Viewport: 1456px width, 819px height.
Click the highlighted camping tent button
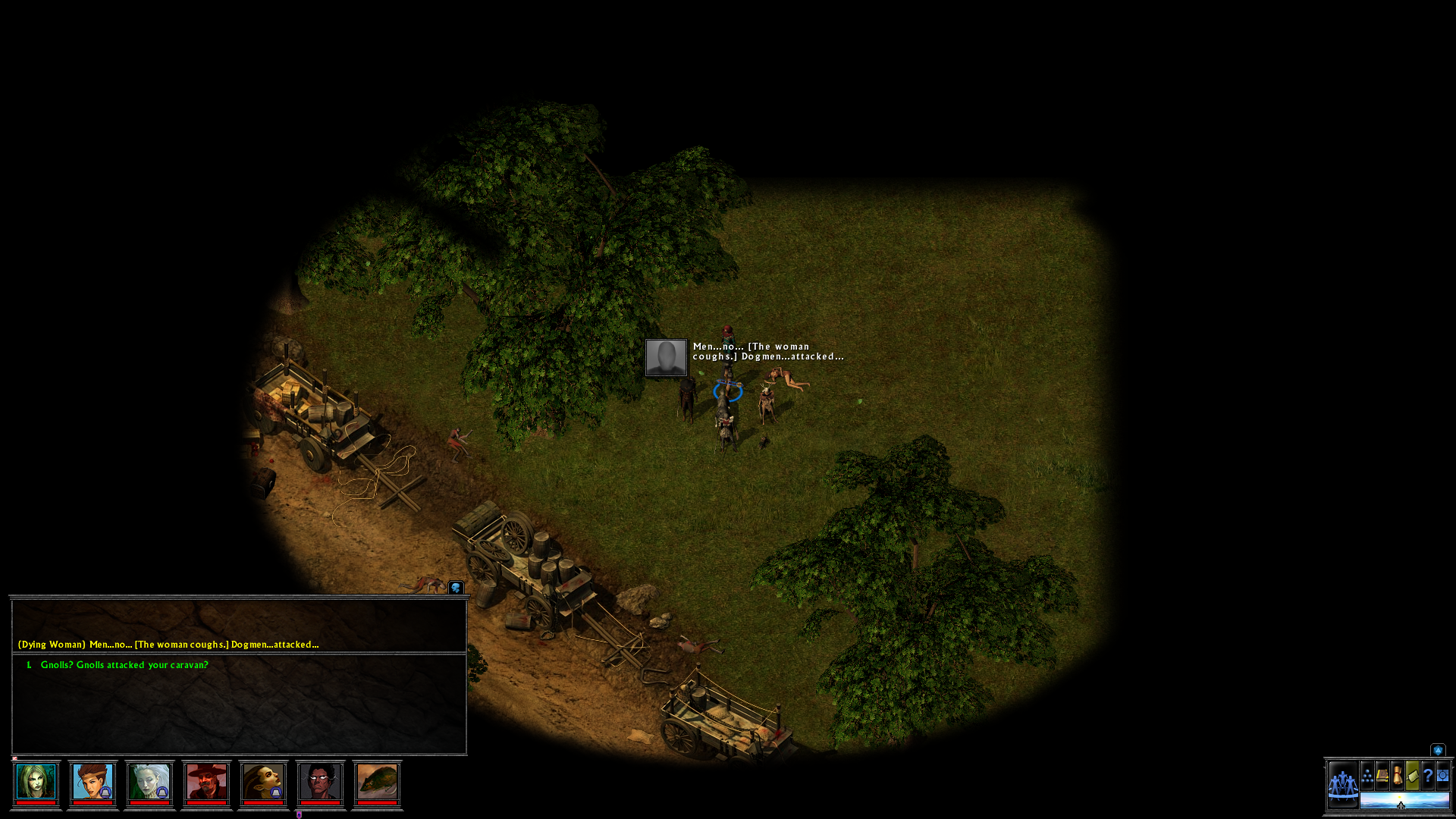(1413, 776)
